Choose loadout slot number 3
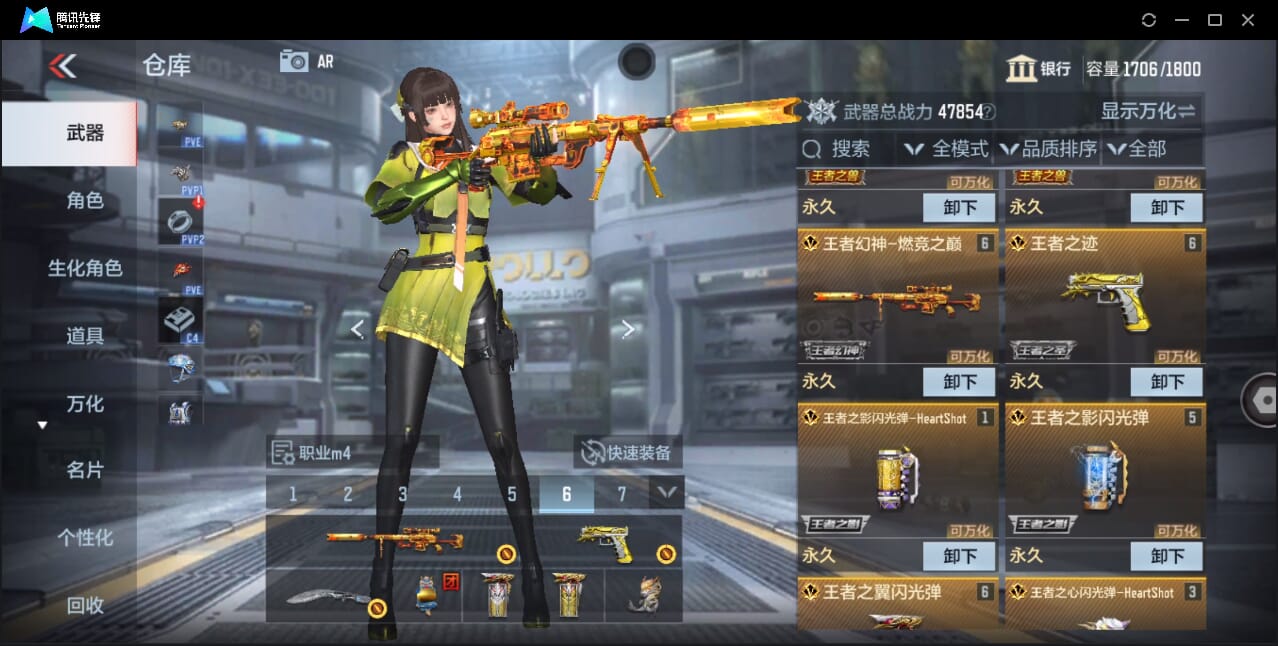 tap(402, 494)
